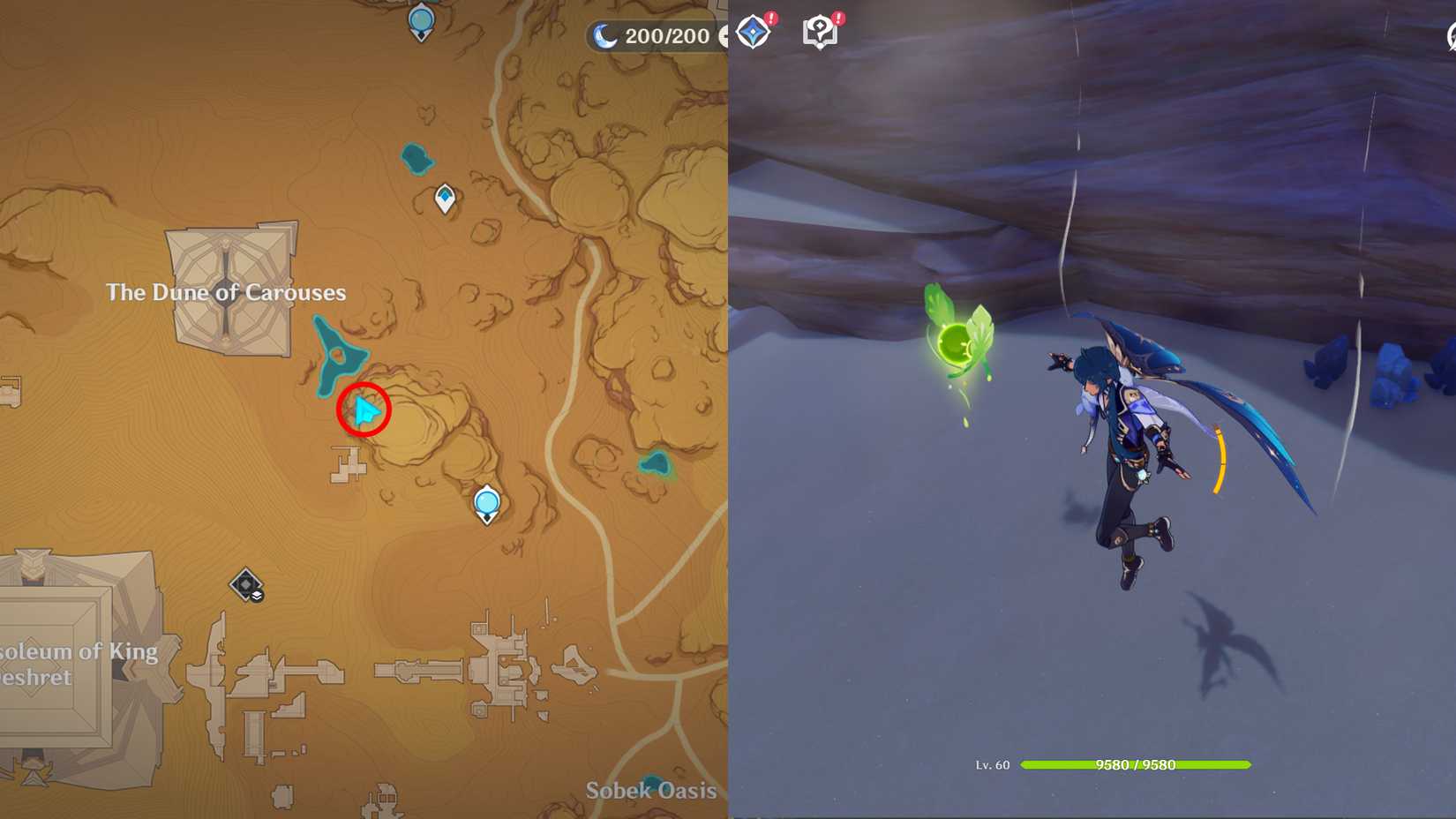Screen dimensions: 1456x819
Task: Open the blue domain event icon with red alert
Action: click(x=753, y=33)
